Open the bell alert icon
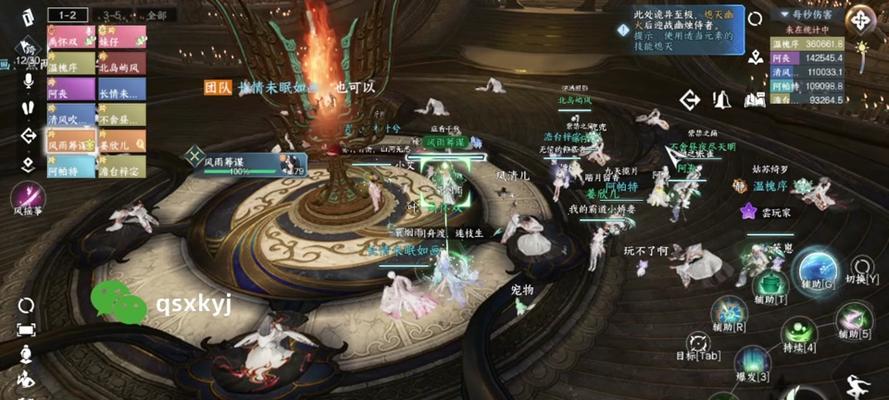889x400 pixels. pos(721,99)
